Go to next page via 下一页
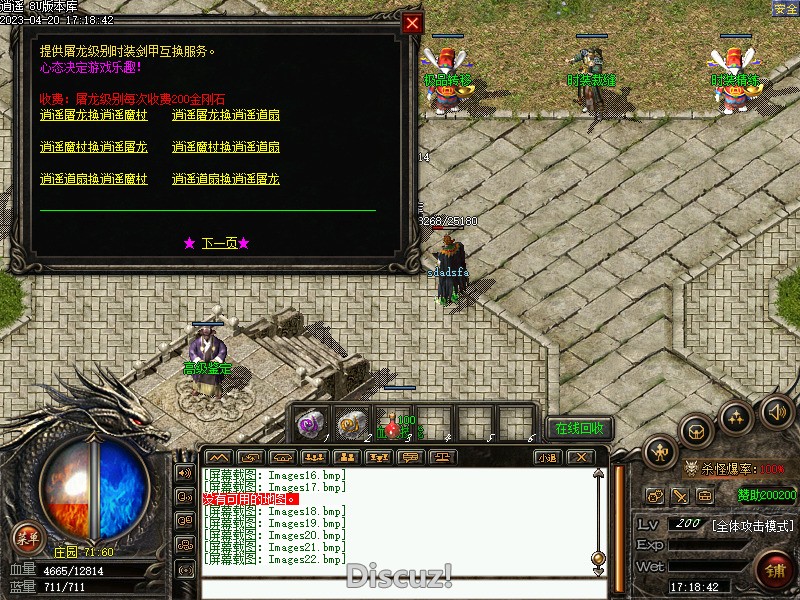The width and height of the screenshot is (800, 600). [x=217, y=243]
